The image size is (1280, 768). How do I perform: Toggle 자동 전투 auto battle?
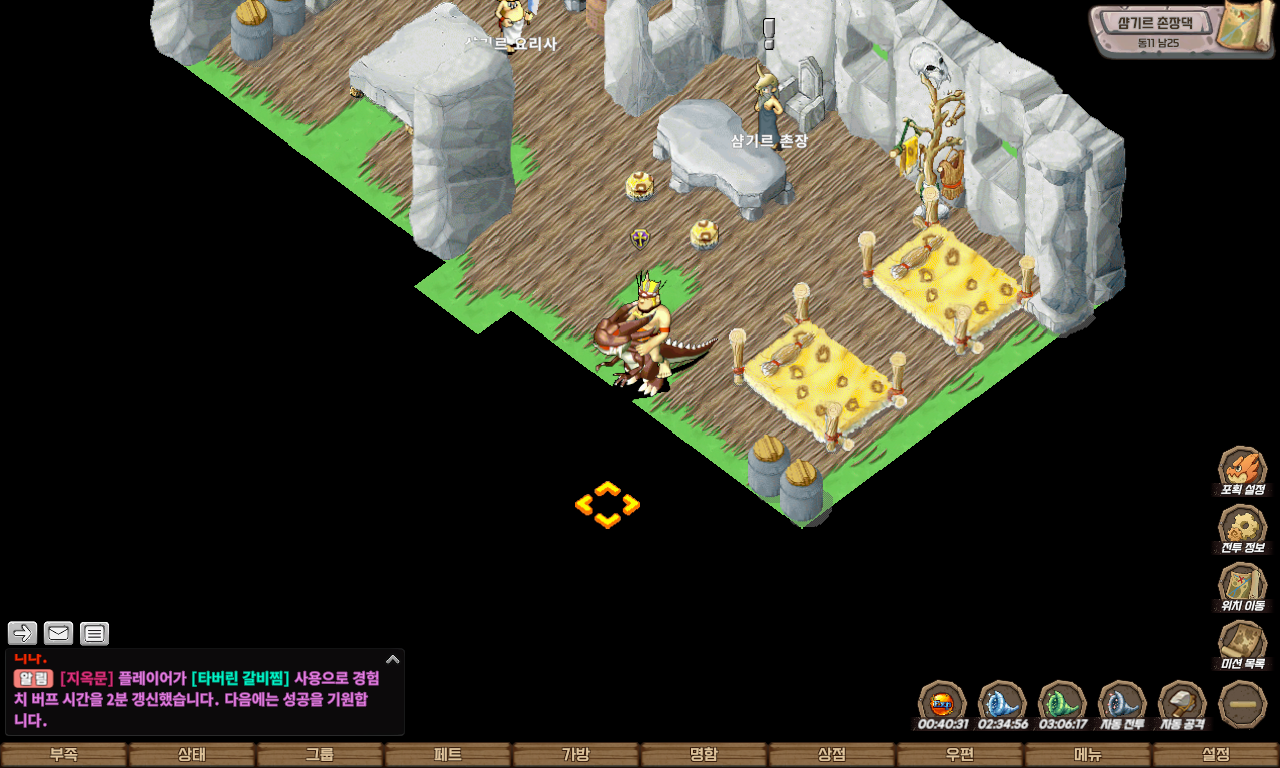[x=1122, y=704]
